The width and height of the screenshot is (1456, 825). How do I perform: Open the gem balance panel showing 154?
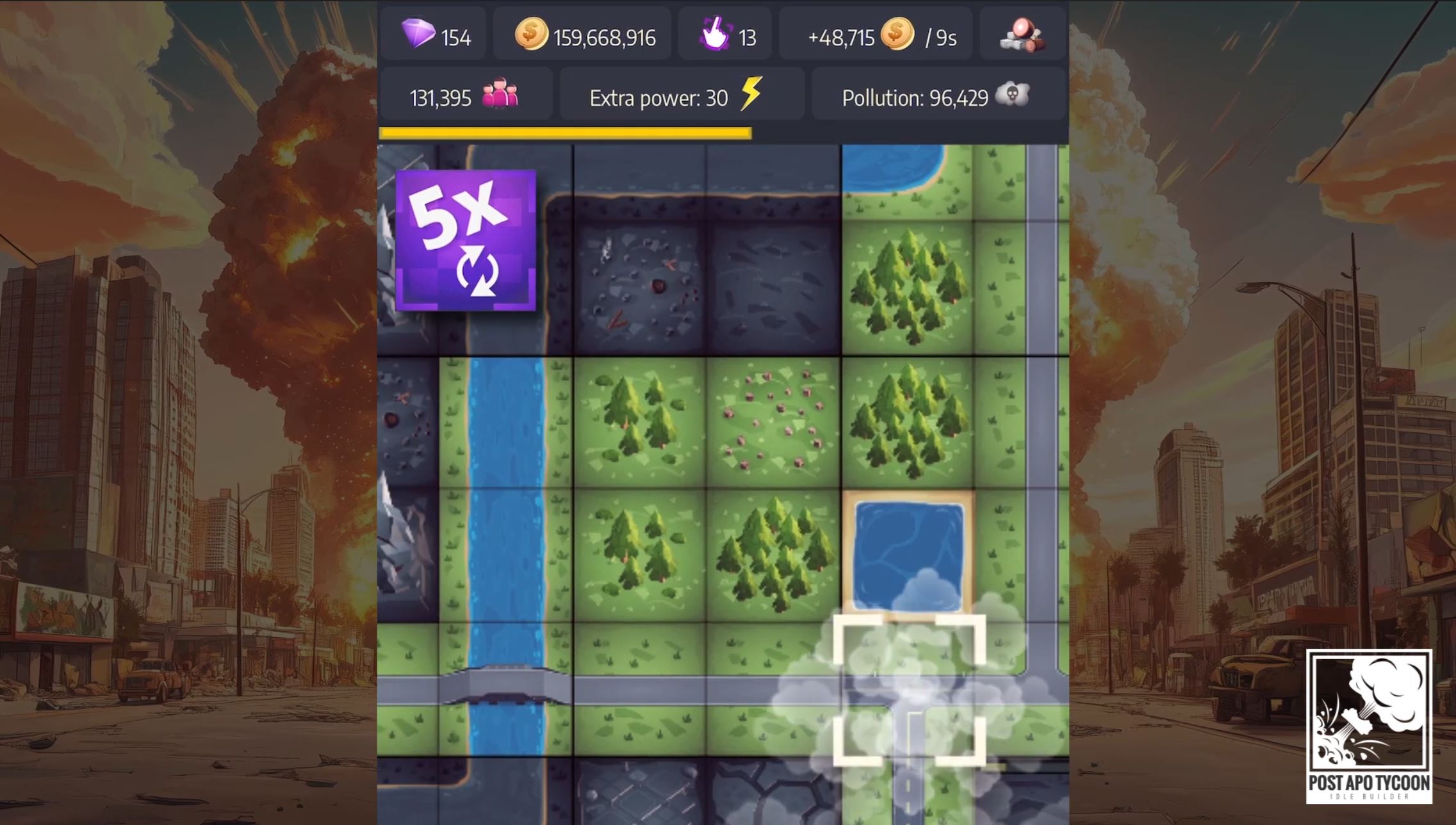tap(434, 35)
